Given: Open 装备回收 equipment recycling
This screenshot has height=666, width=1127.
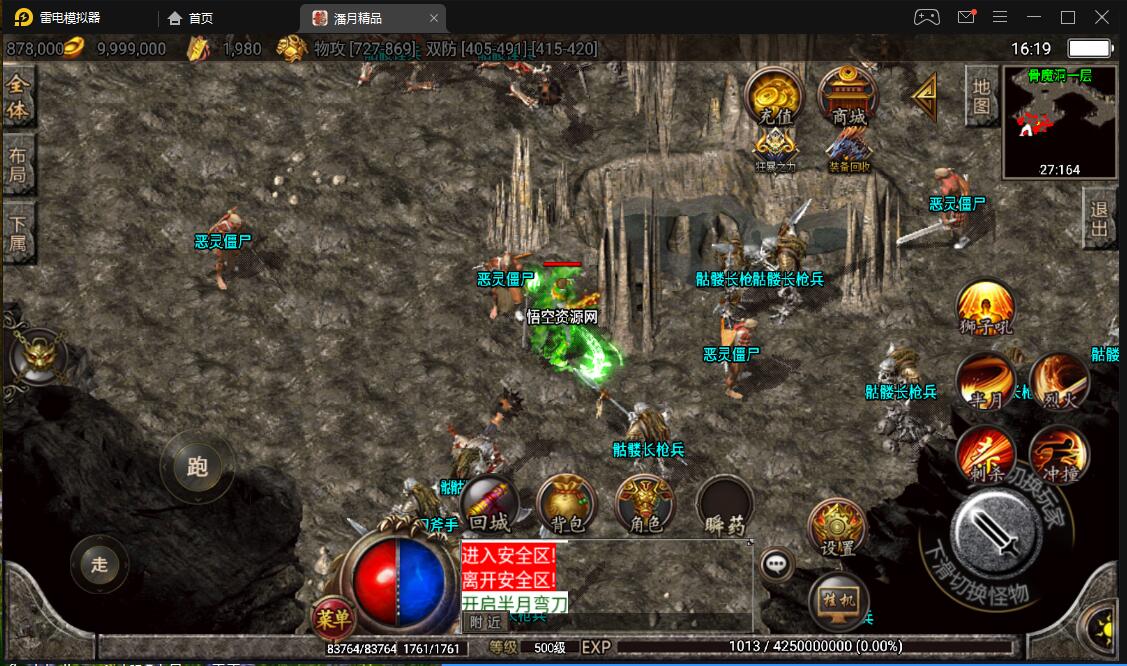Looking at the screenshot, I should click(849, 151).
